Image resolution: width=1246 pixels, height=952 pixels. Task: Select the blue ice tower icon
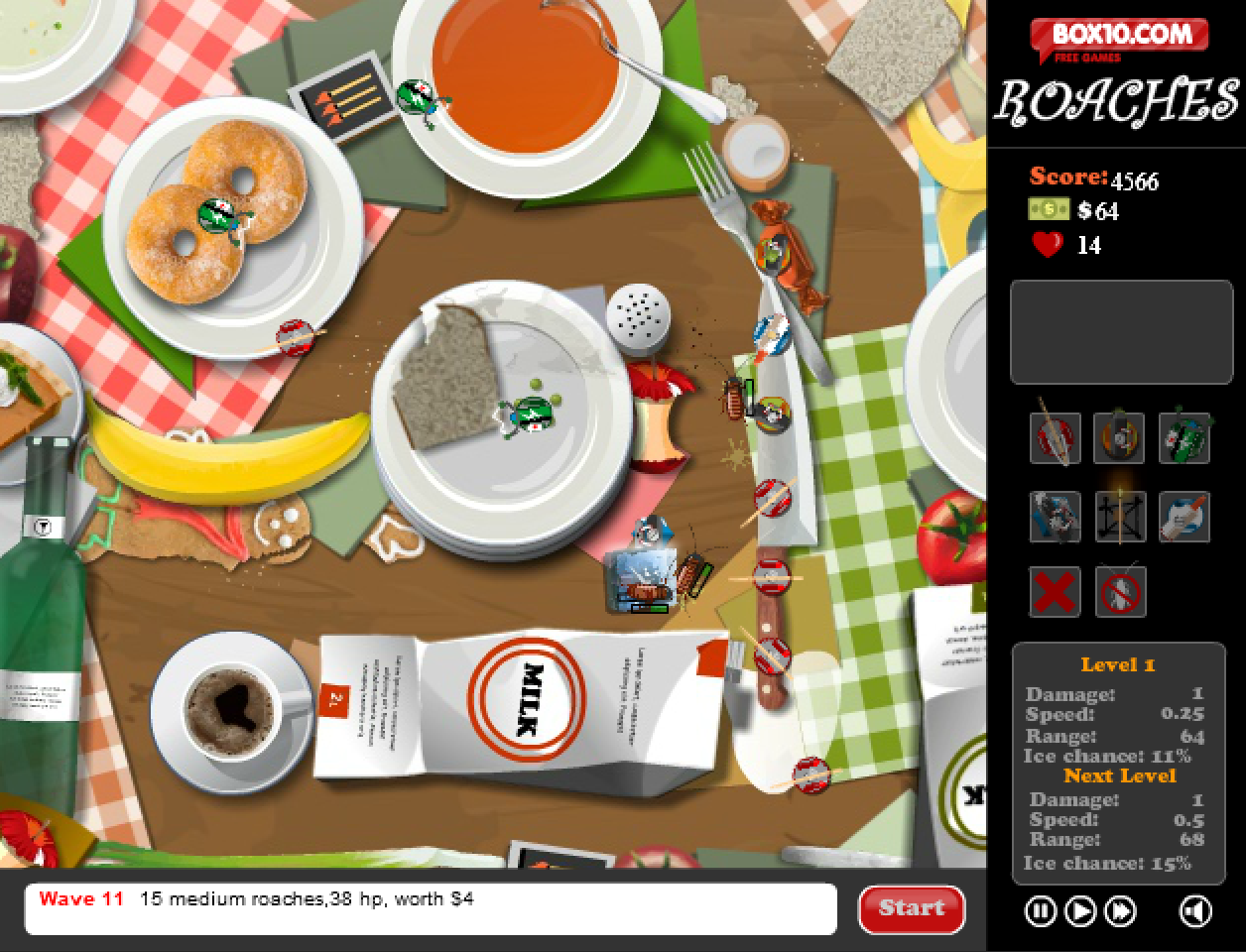(x=1055, y=517)
